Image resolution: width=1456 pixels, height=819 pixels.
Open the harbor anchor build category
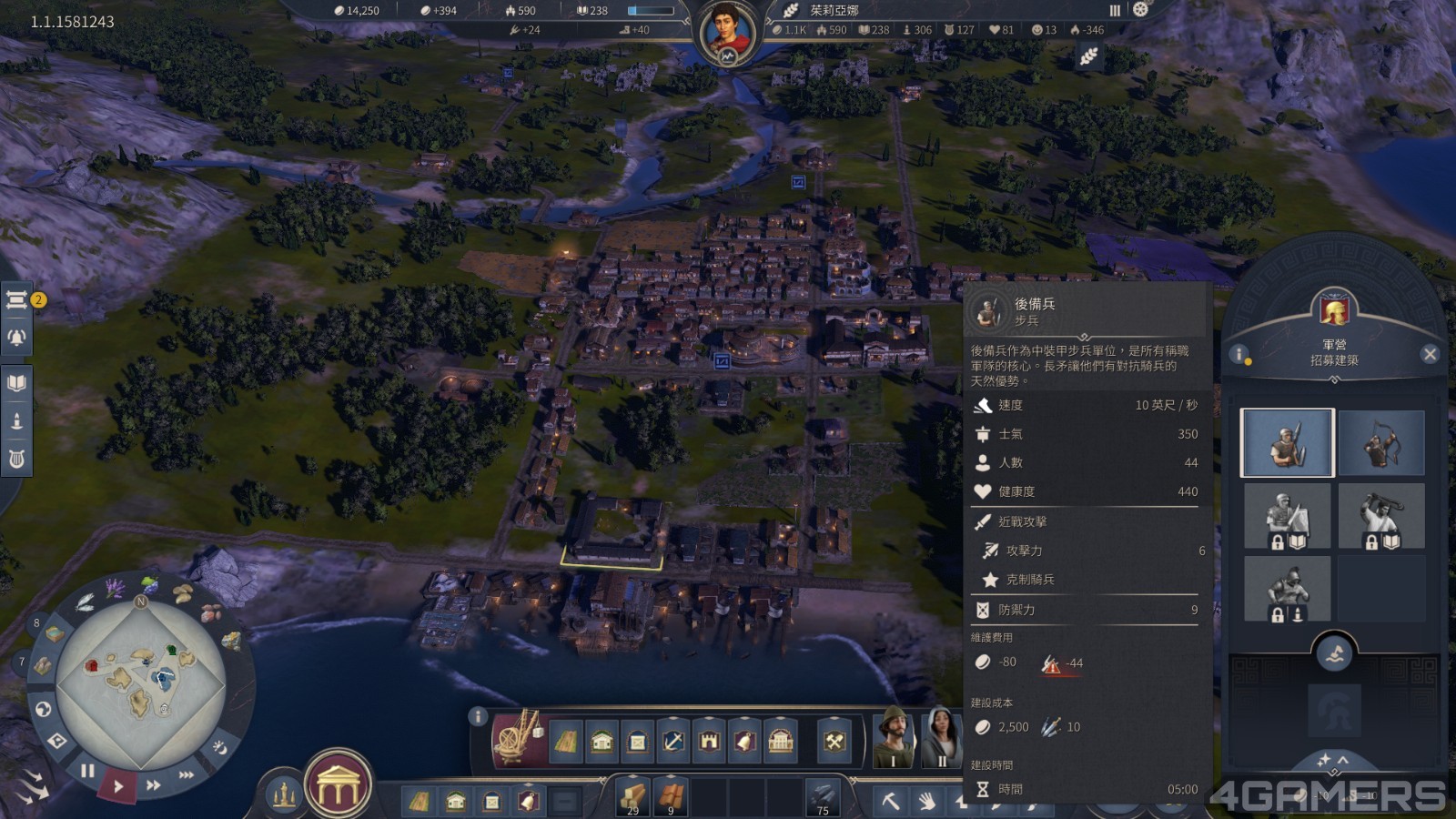[673, 742]
